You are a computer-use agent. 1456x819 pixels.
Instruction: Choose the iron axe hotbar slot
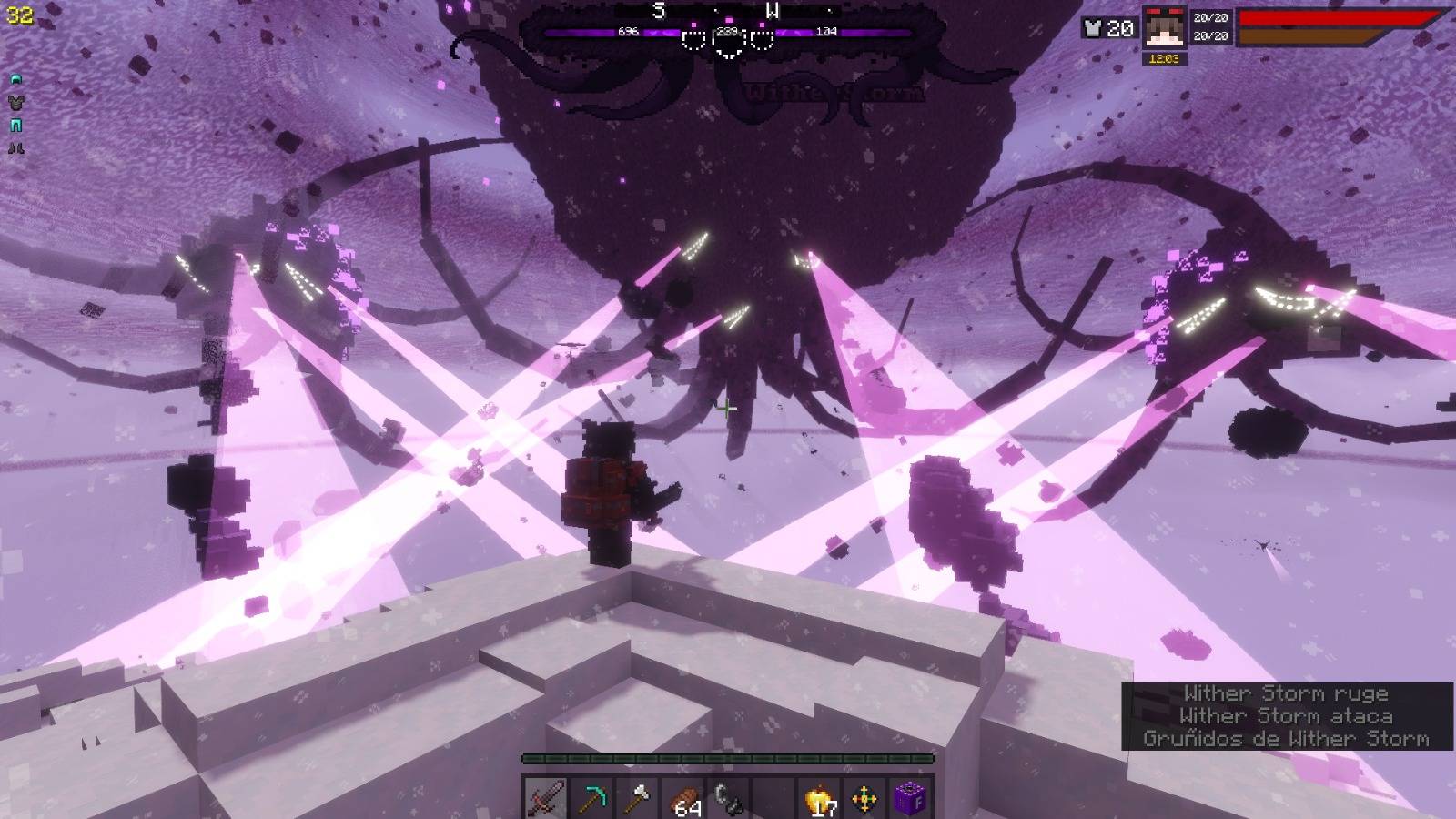(x=637, y=799)
